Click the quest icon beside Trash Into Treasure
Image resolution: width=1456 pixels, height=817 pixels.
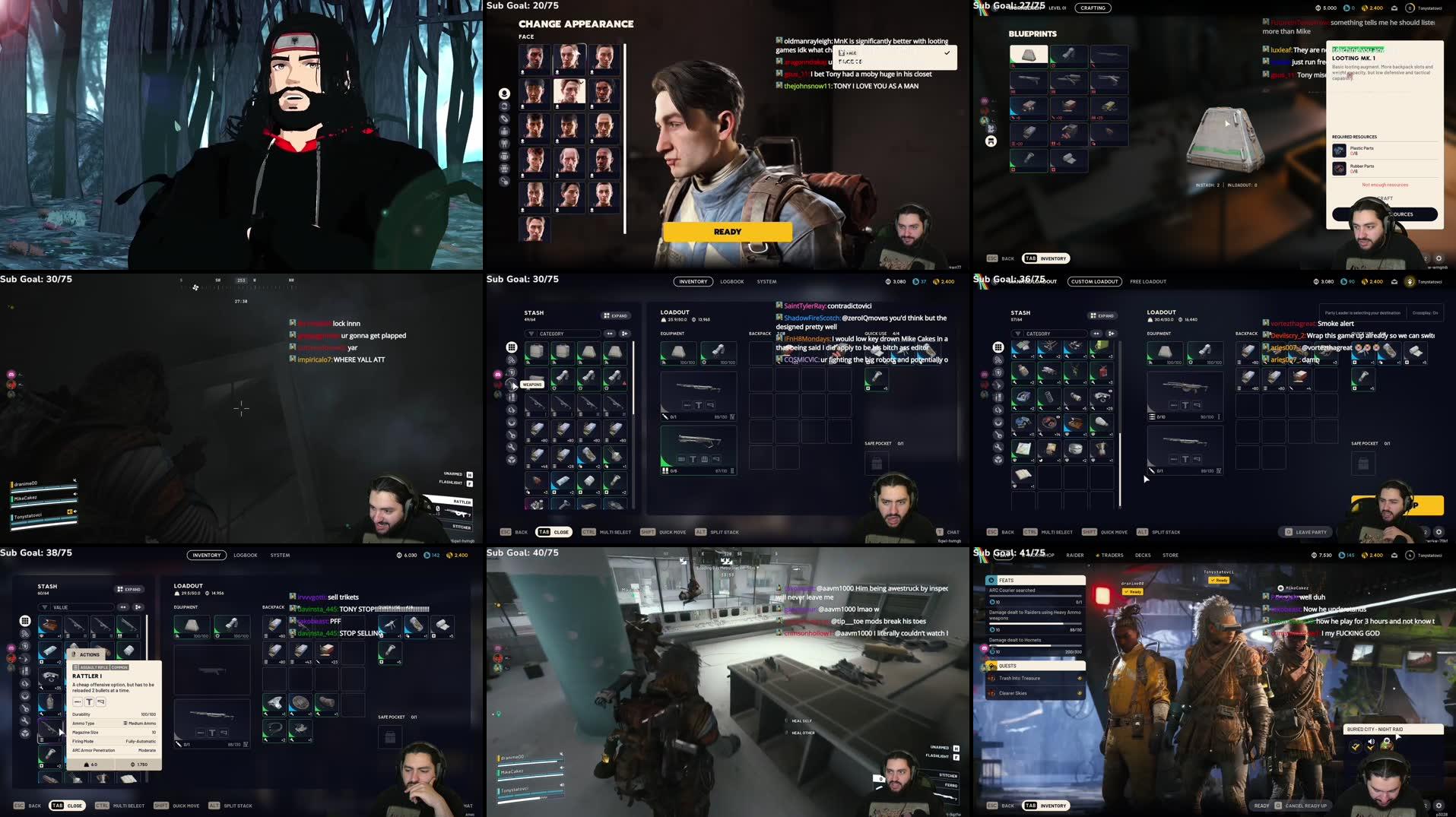pyautogui.click(x=992, y=678)
